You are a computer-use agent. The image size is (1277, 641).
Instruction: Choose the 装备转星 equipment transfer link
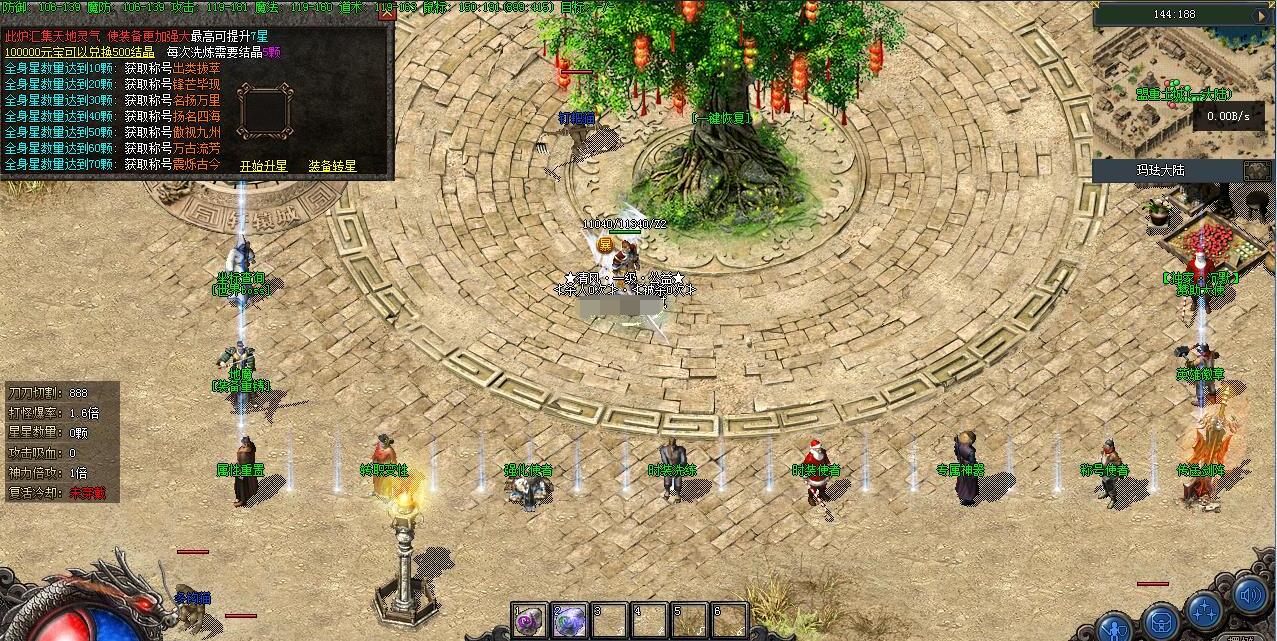[x=332, y=166]
